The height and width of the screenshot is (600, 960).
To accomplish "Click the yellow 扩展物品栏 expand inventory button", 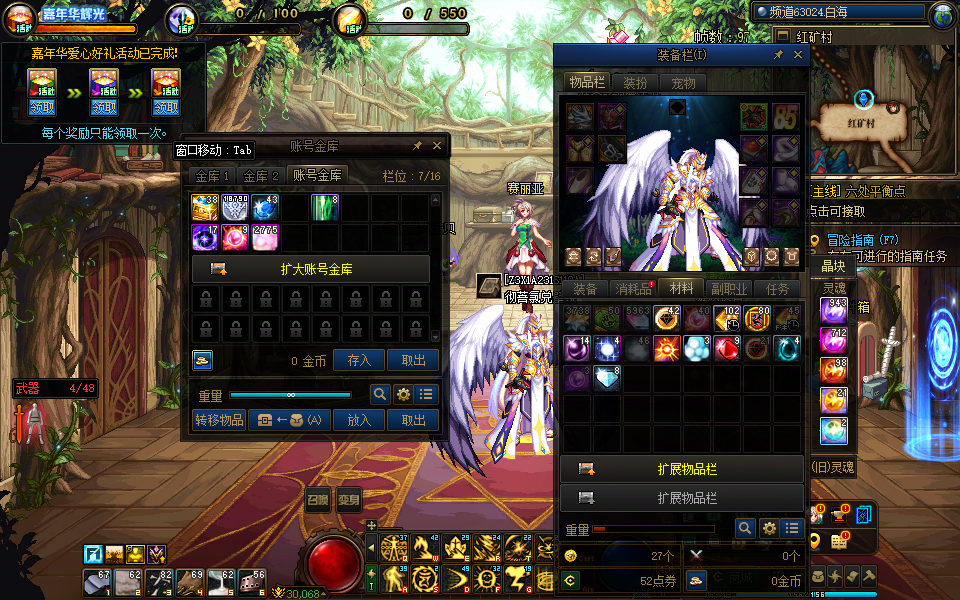I will click(682, 469).
